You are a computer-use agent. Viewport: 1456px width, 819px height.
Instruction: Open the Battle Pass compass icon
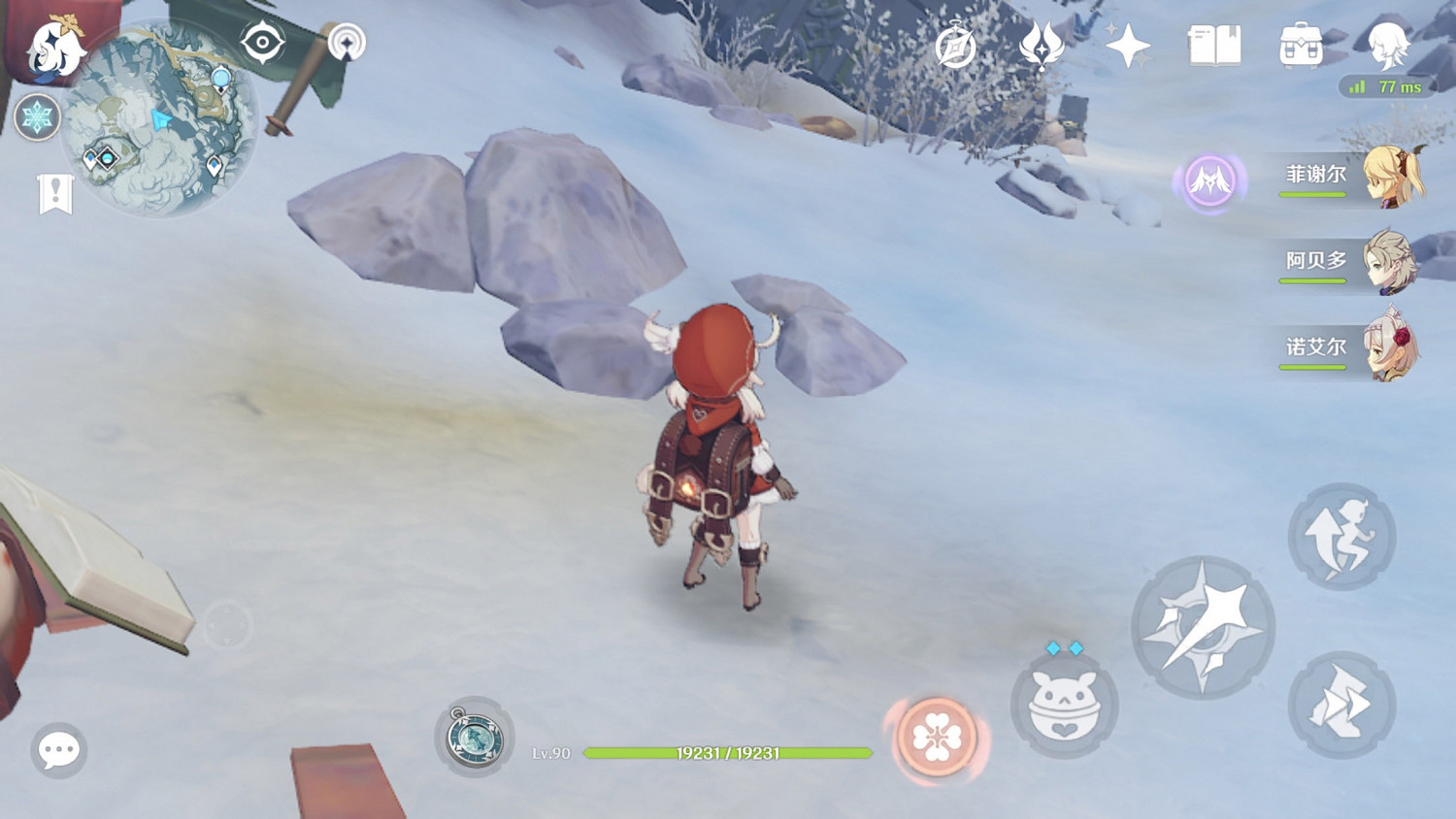click(955, 44)
